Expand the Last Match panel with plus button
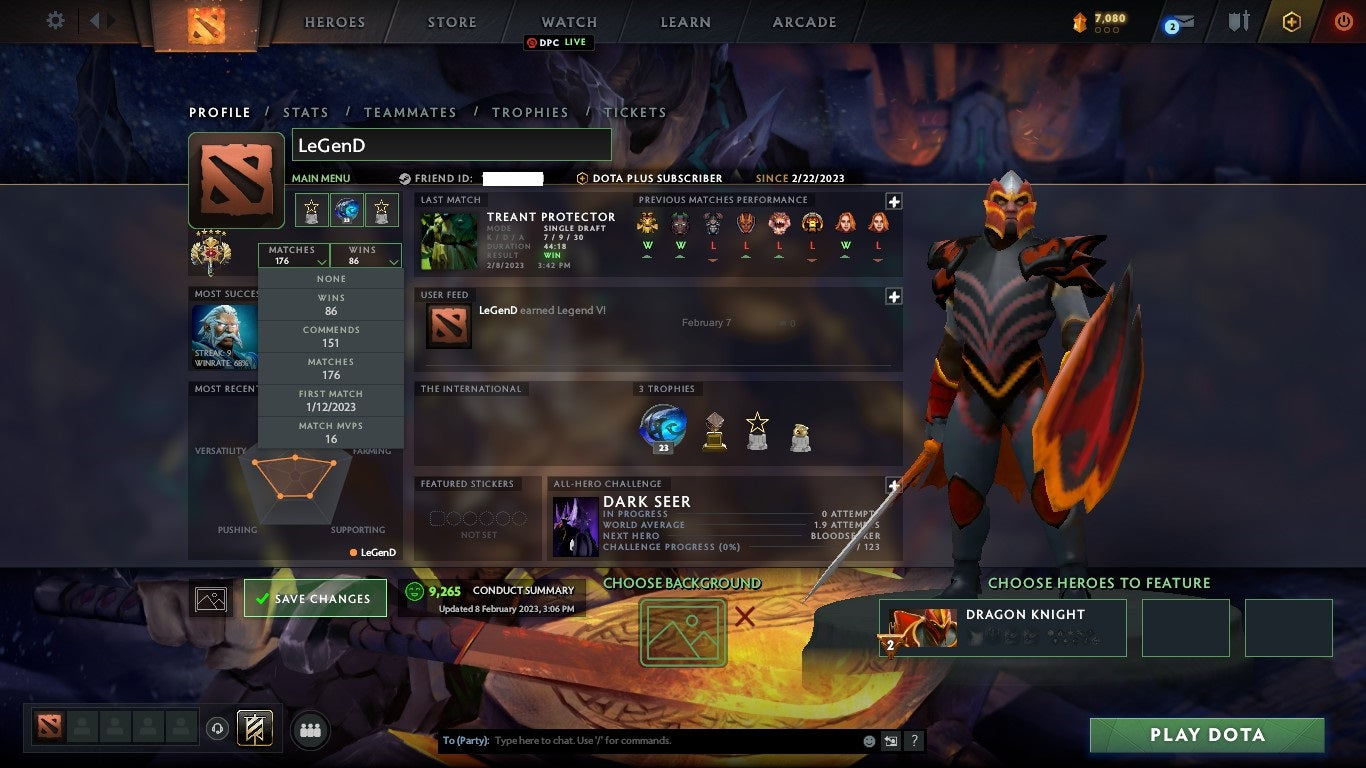The height and width of the screenshot is (768, 1366). [x=892, y=202]
